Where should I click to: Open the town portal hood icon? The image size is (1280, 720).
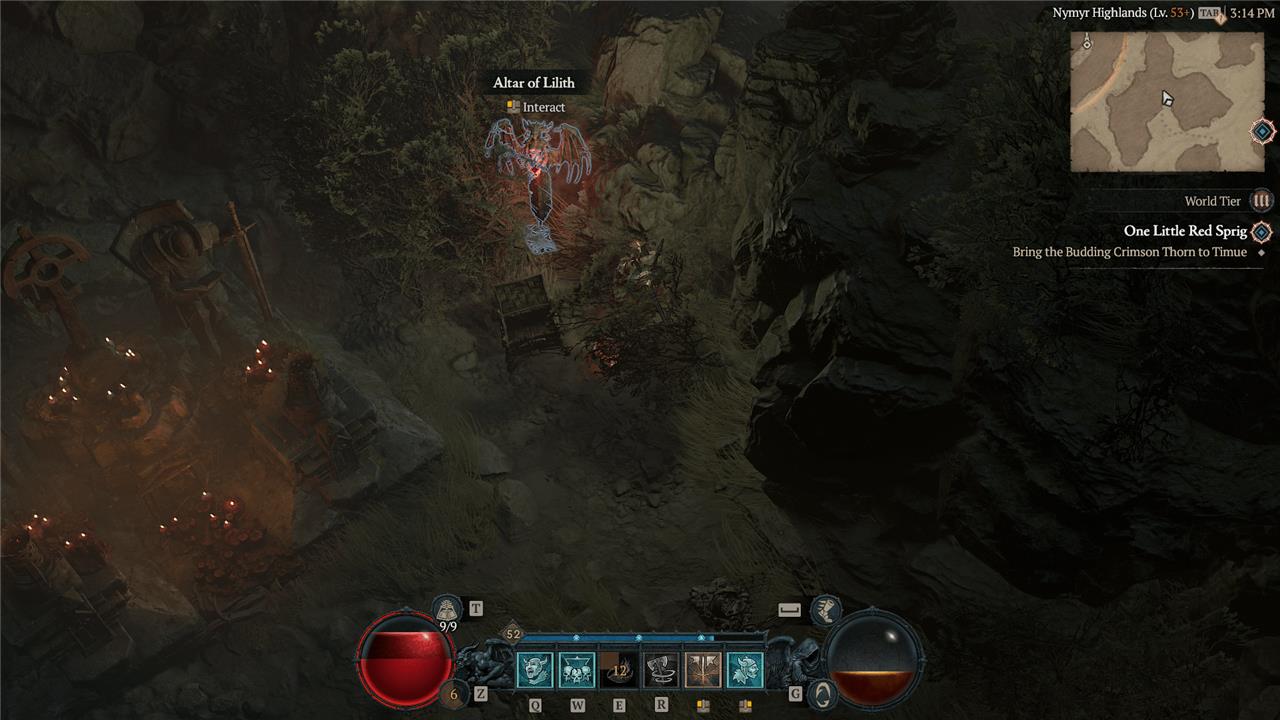446,608
